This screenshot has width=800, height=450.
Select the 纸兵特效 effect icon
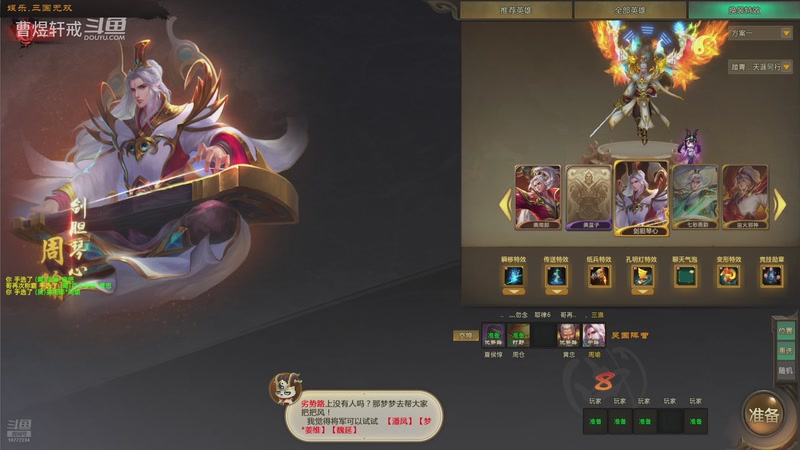599,276
